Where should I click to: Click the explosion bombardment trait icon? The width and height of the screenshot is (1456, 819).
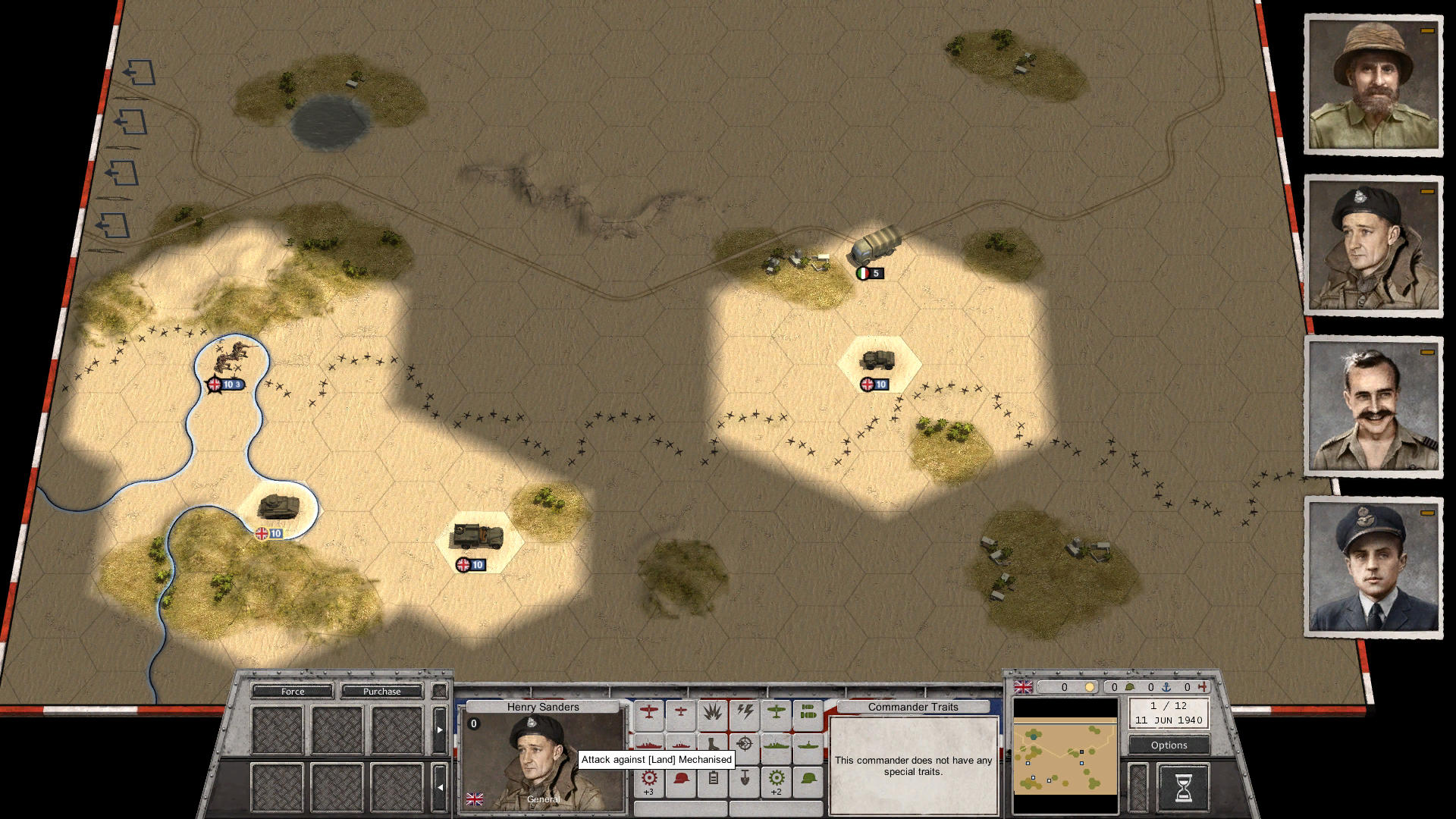[x=713, y=714]
